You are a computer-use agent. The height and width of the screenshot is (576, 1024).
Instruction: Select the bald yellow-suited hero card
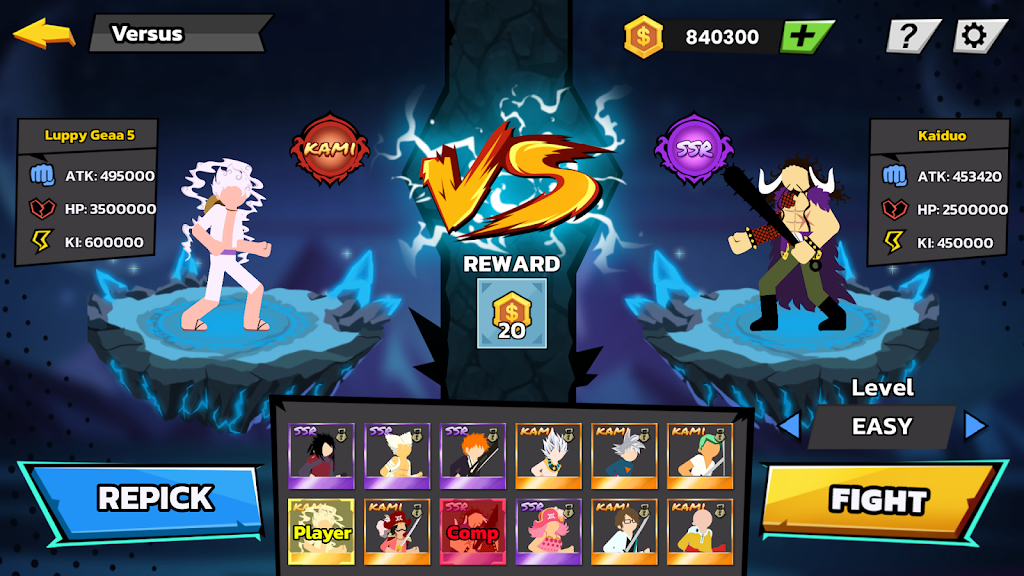[x=700, y=531]
